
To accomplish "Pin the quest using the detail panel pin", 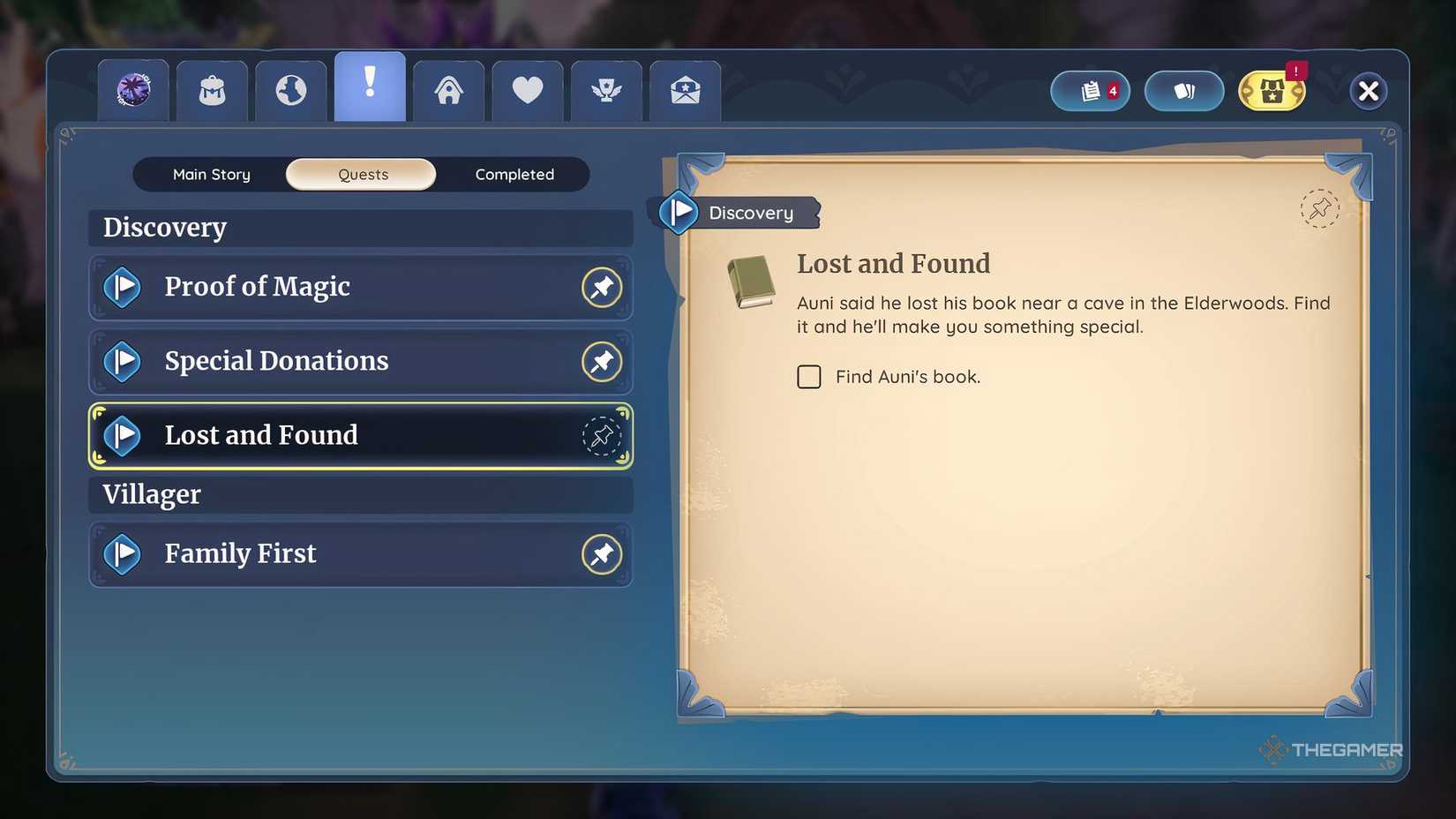I will pos(1319,209).
